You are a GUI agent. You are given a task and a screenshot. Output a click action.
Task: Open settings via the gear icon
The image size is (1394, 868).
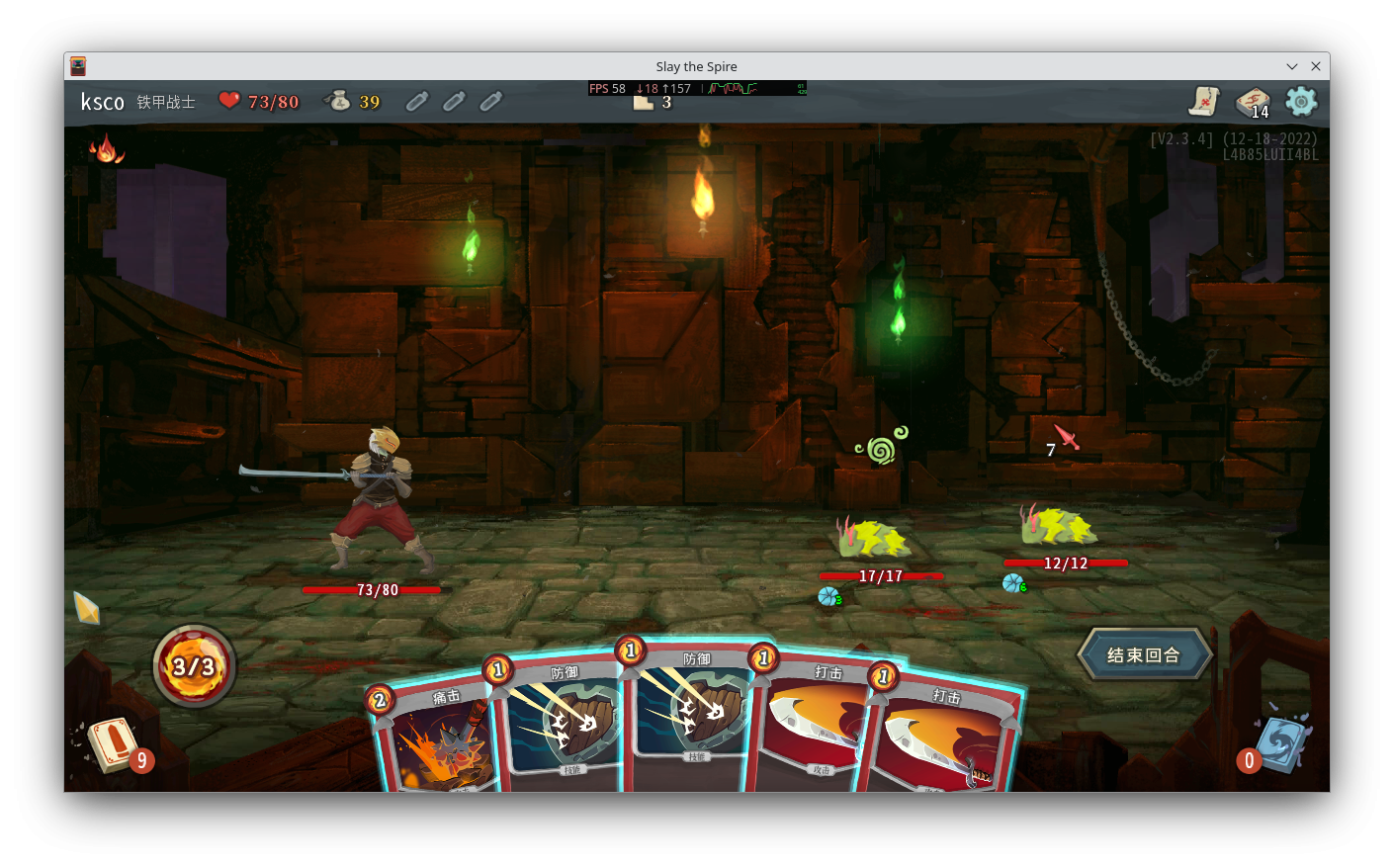(1301, 101)
